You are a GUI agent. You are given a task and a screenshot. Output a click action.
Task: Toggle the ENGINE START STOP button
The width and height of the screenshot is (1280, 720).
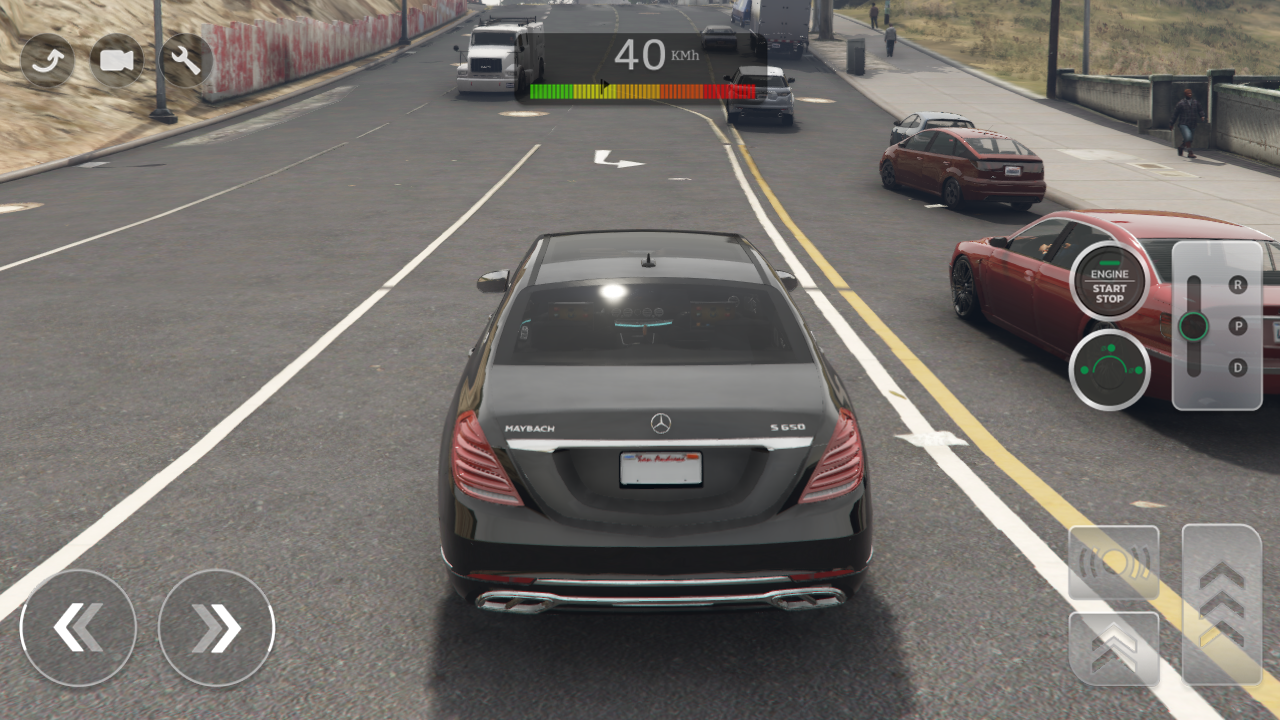(1107, 283)
